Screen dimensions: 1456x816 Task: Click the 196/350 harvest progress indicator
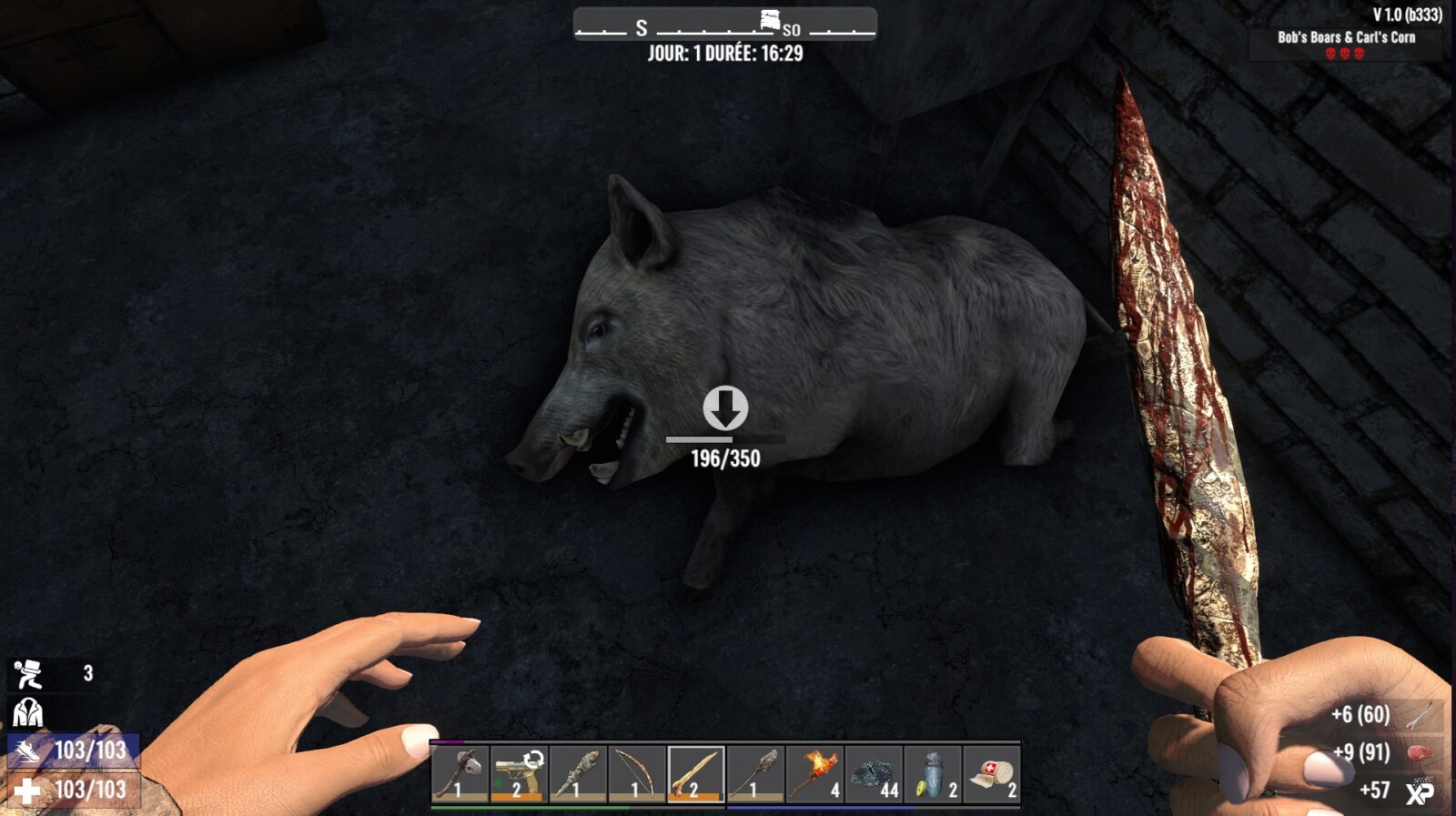coord(725,458)
